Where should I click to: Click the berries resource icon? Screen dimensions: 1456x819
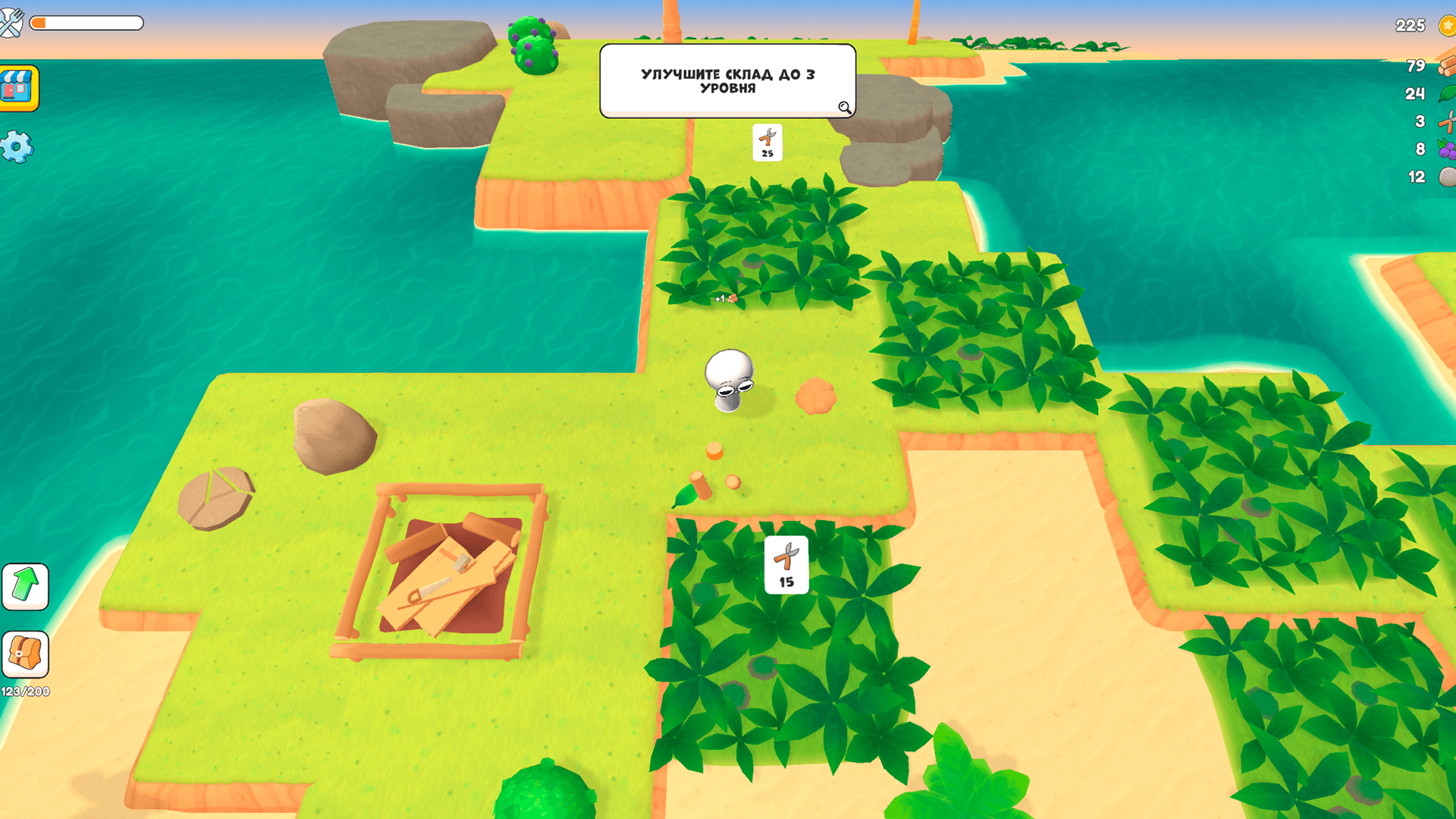(1445, 149)
